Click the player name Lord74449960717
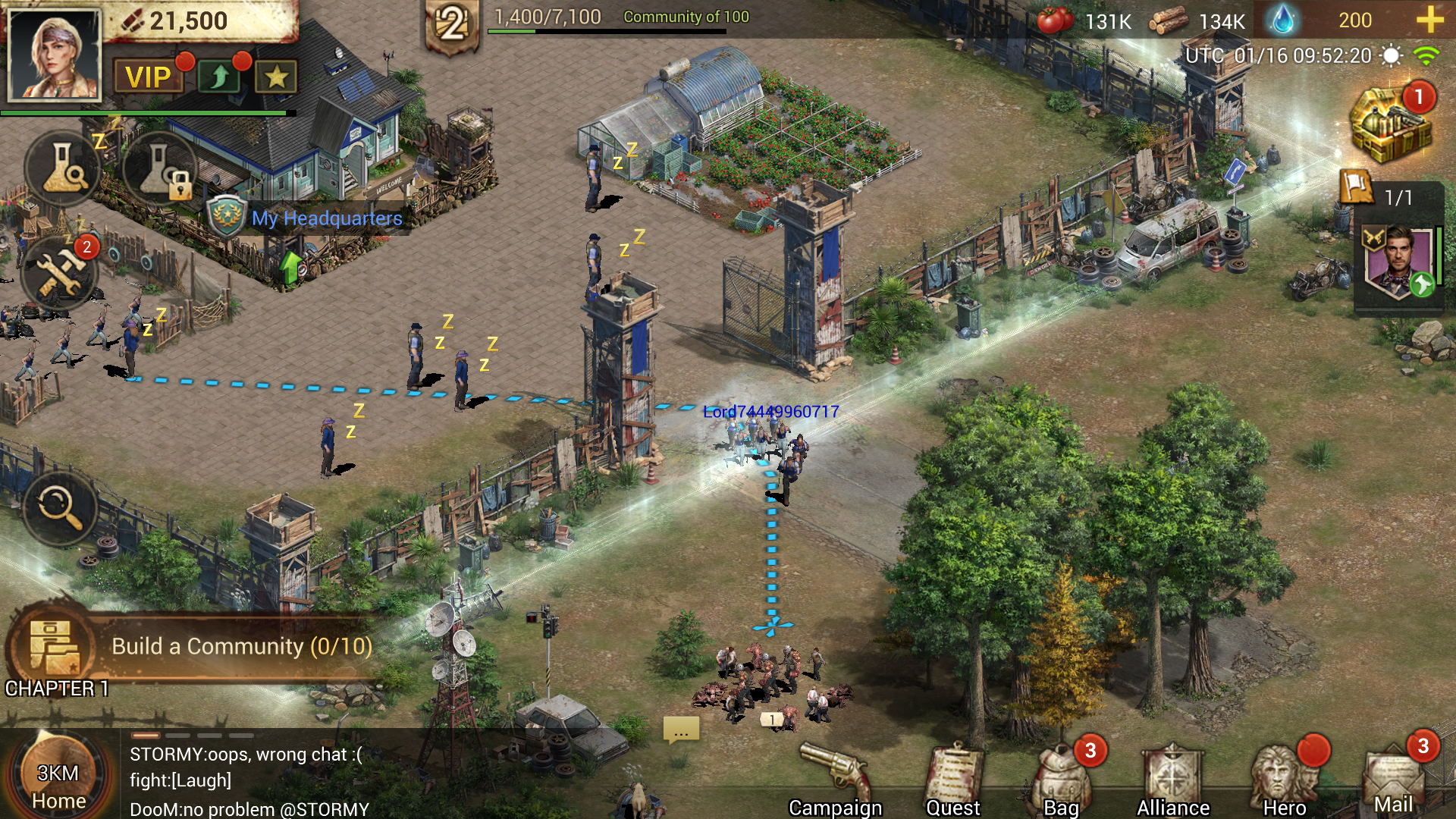The height and width of the screenshot is (819, 1456). (770, 413)
